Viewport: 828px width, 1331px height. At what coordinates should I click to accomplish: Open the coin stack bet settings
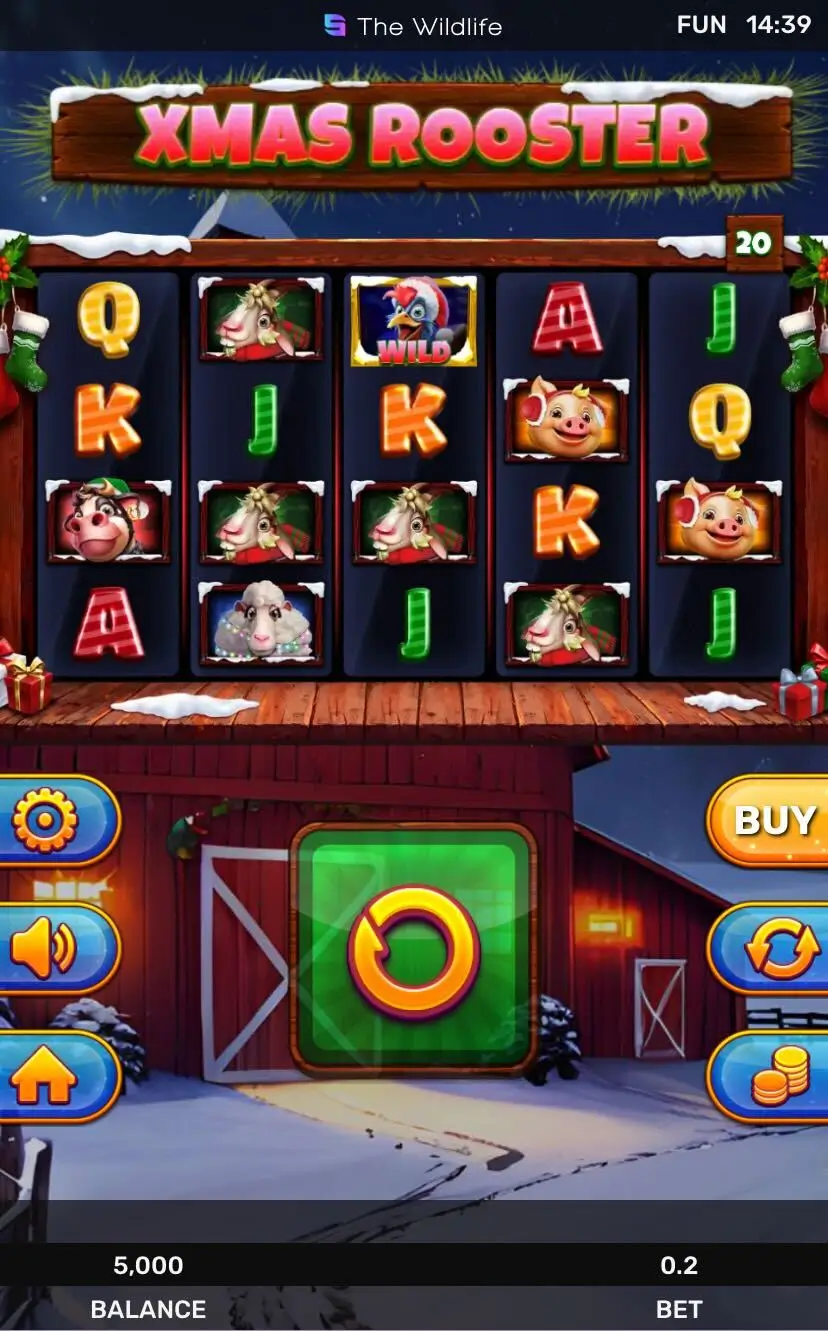(778, 1077)
